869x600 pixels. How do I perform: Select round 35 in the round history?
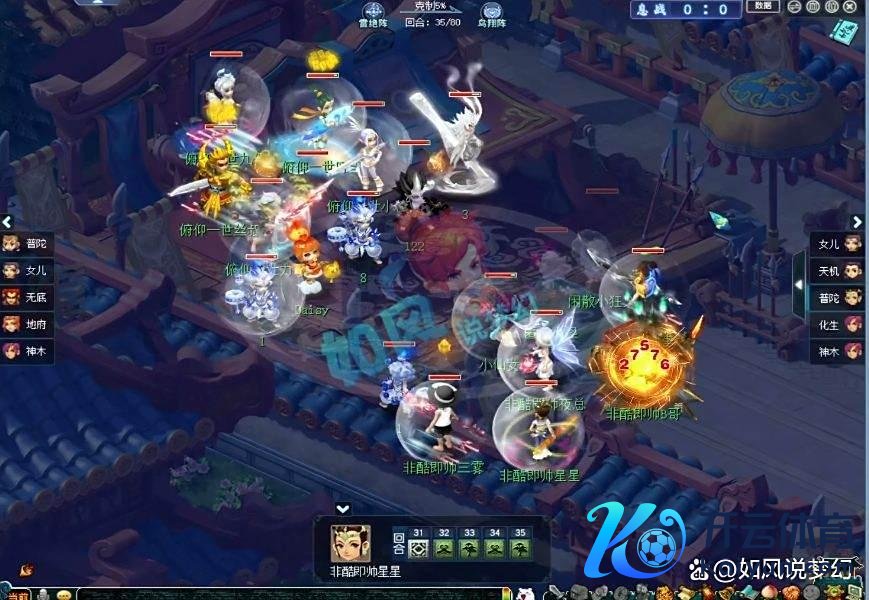click(520, 549)
